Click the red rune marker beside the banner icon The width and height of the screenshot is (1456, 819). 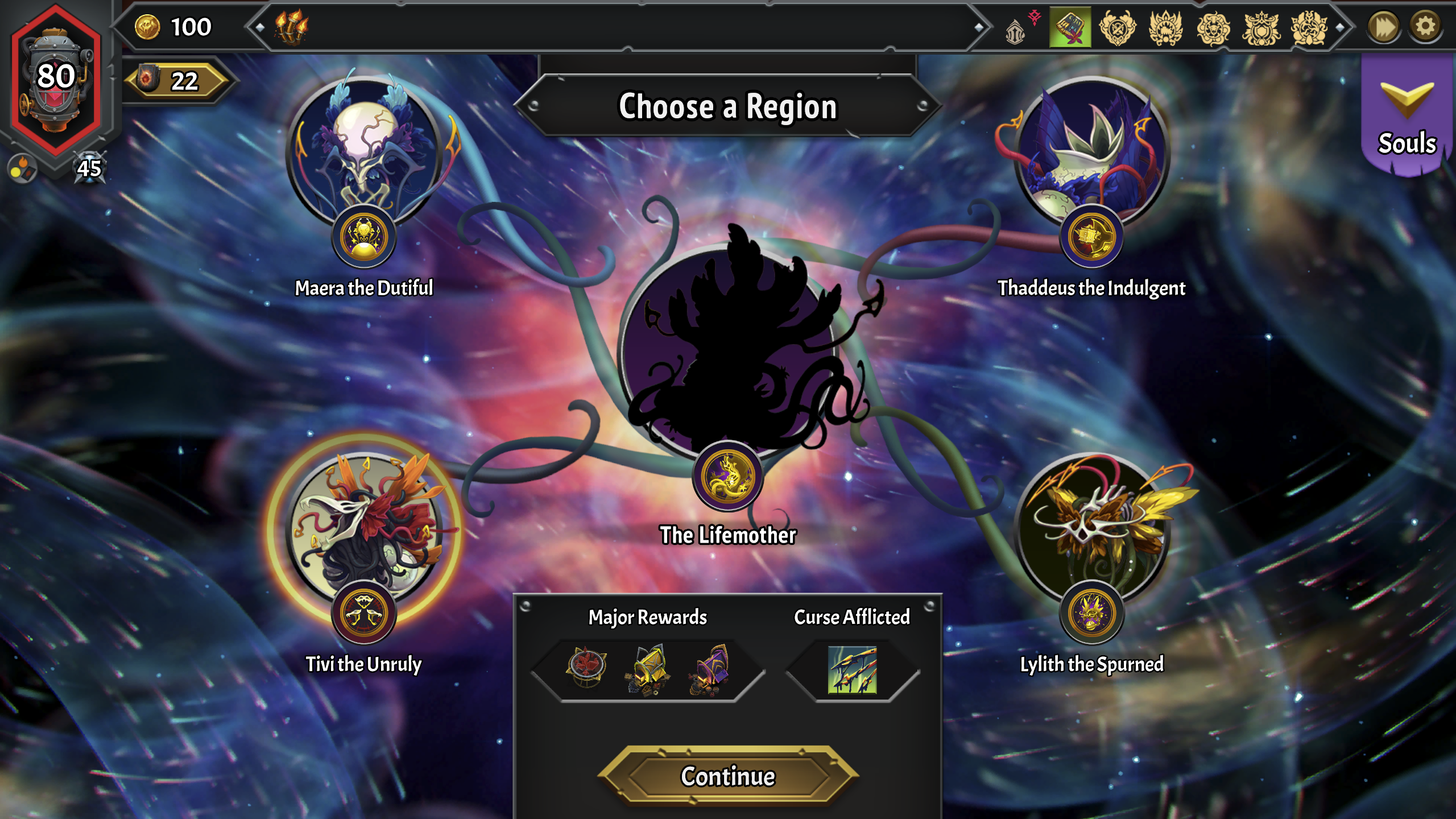(1035, 17)
